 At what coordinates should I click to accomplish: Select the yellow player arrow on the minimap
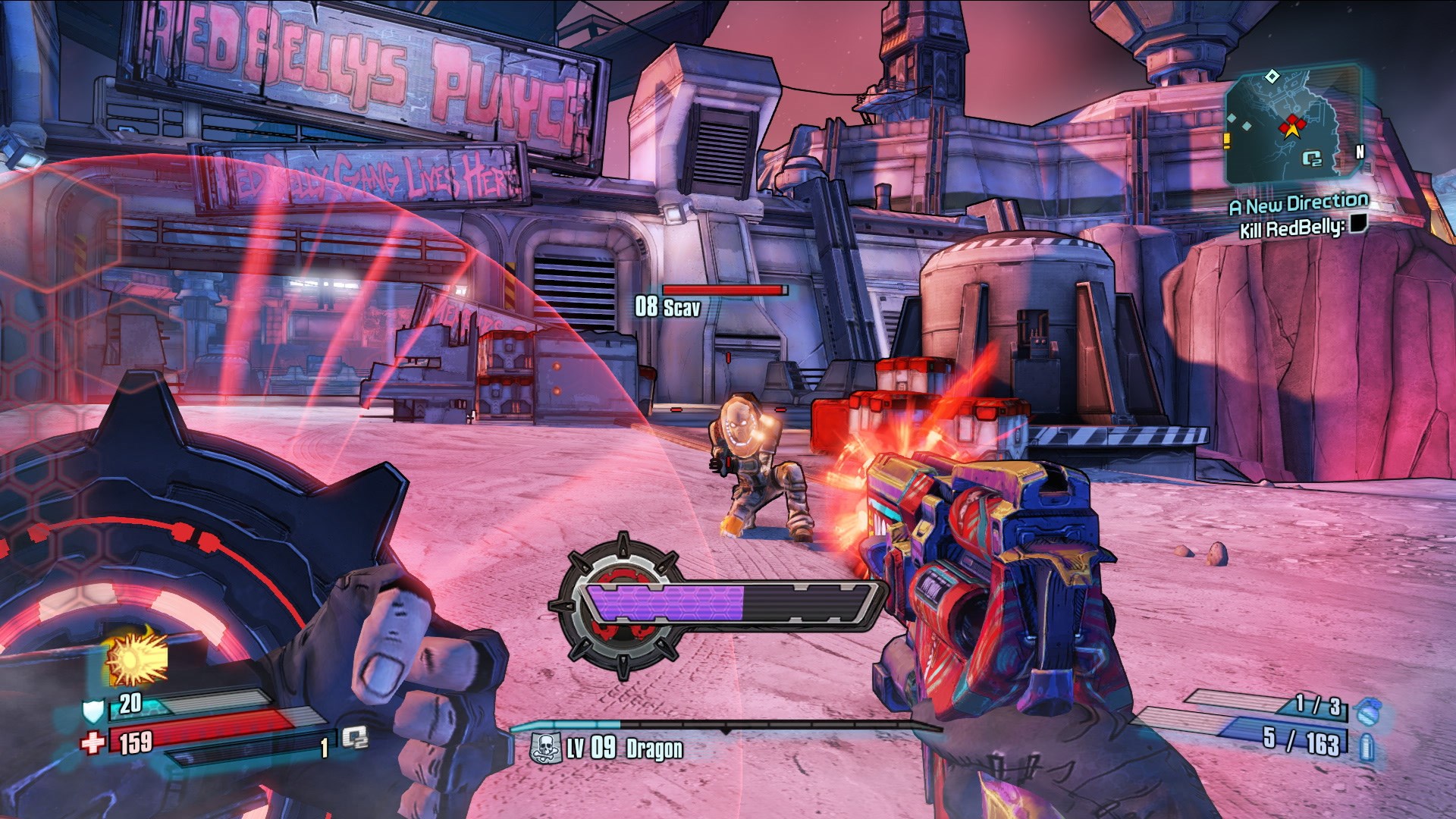1292,131
